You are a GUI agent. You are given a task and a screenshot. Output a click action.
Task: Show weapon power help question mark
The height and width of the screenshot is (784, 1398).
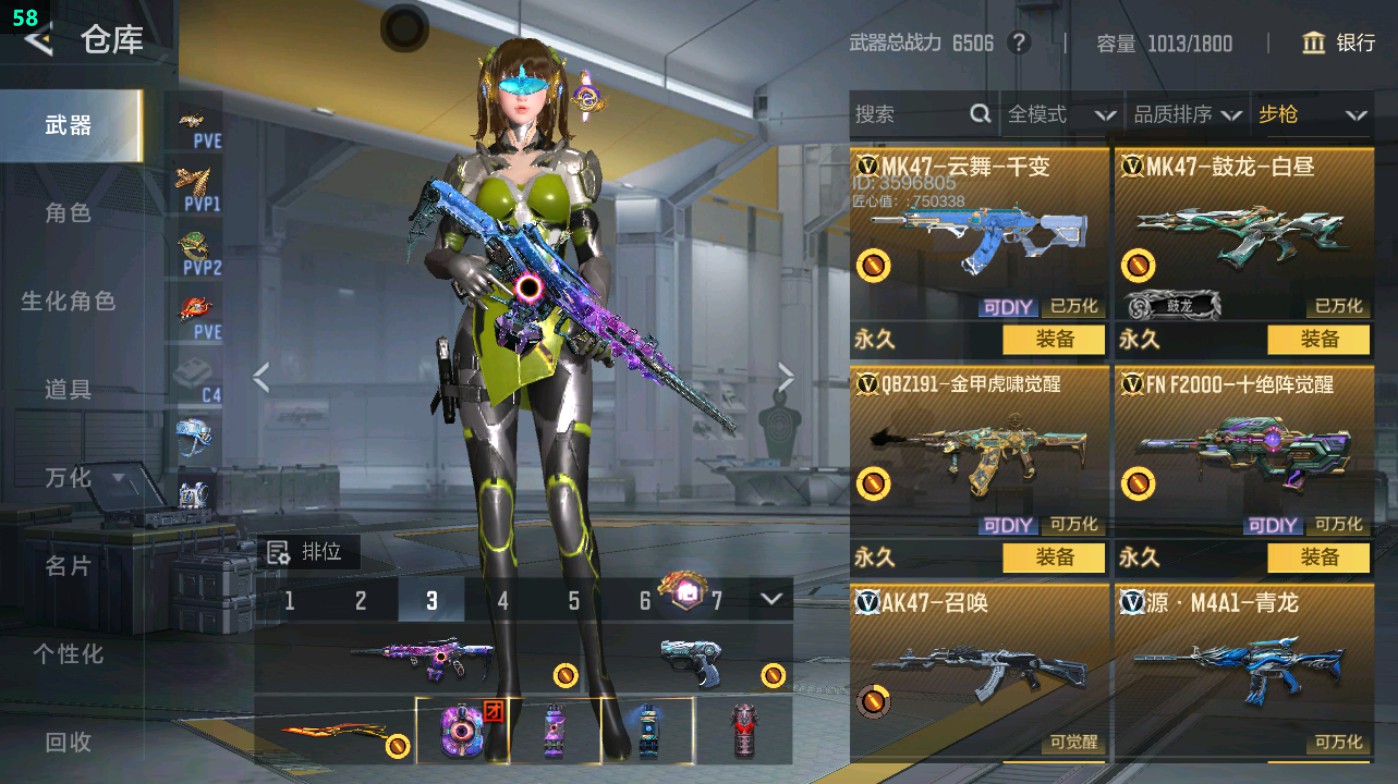[1018, 43]
